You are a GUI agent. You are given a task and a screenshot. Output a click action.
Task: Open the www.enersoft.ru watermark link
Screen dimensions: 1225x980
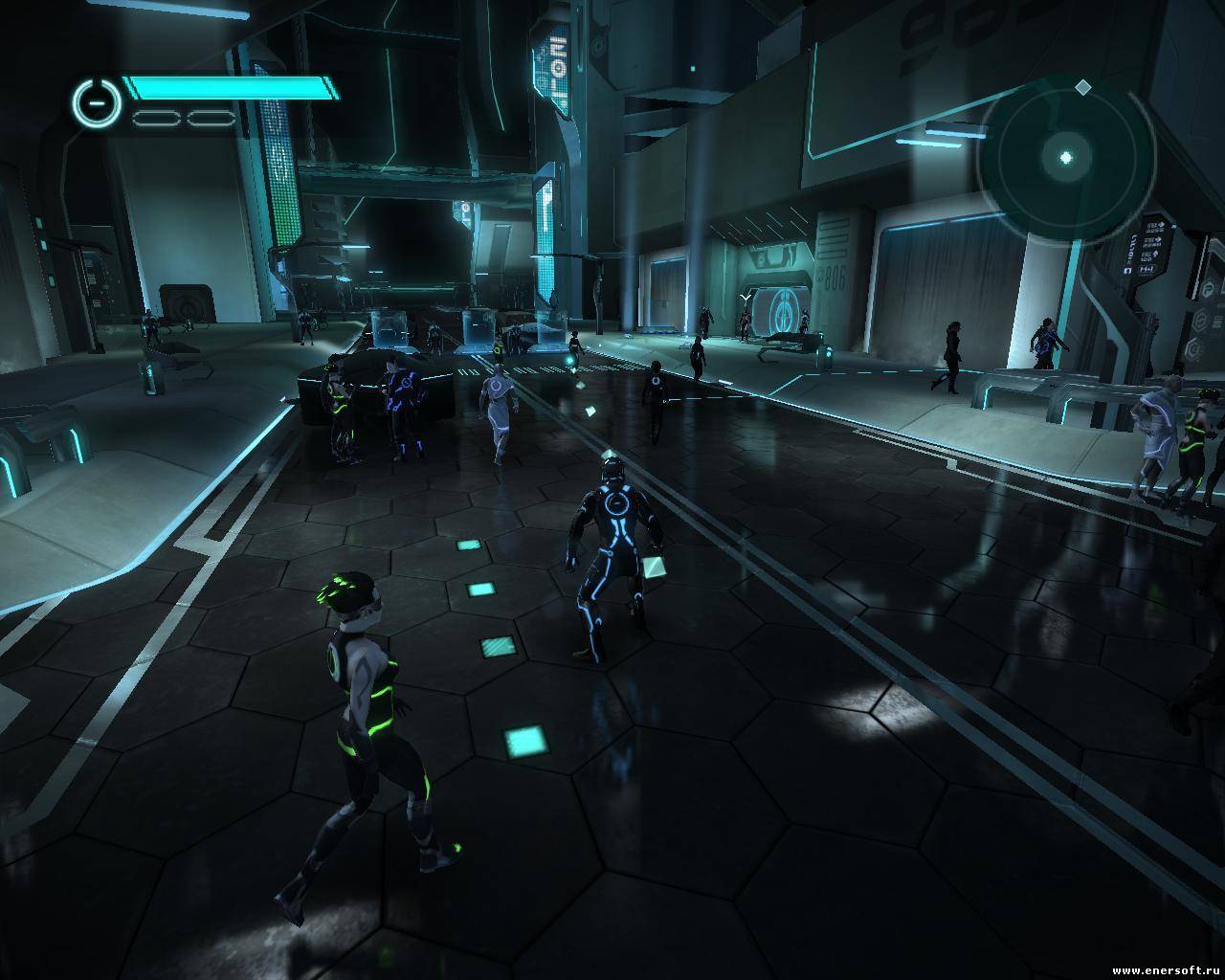1165,970
